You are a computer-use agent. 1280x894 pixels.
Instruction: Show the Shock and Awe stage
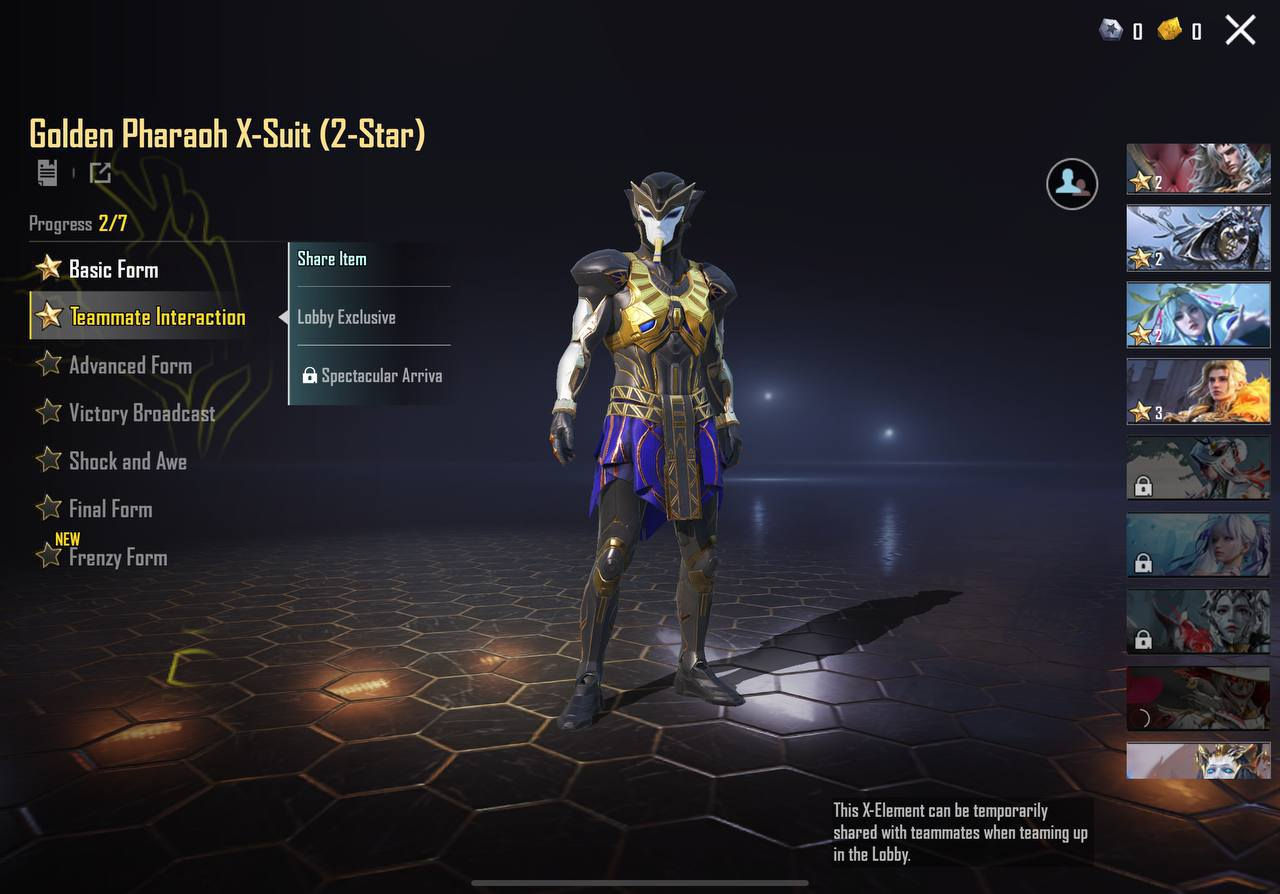tap(127, 461)
